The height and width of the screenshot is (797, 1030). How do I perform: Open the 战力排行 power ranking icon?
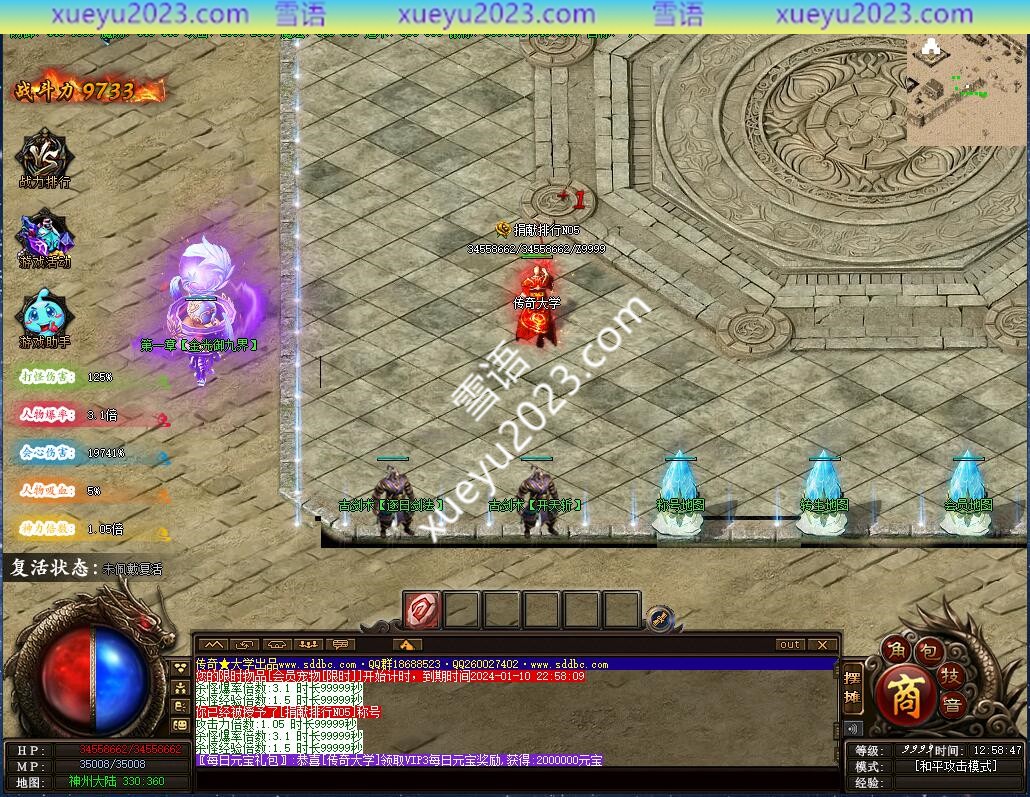[x=44, y=158]
